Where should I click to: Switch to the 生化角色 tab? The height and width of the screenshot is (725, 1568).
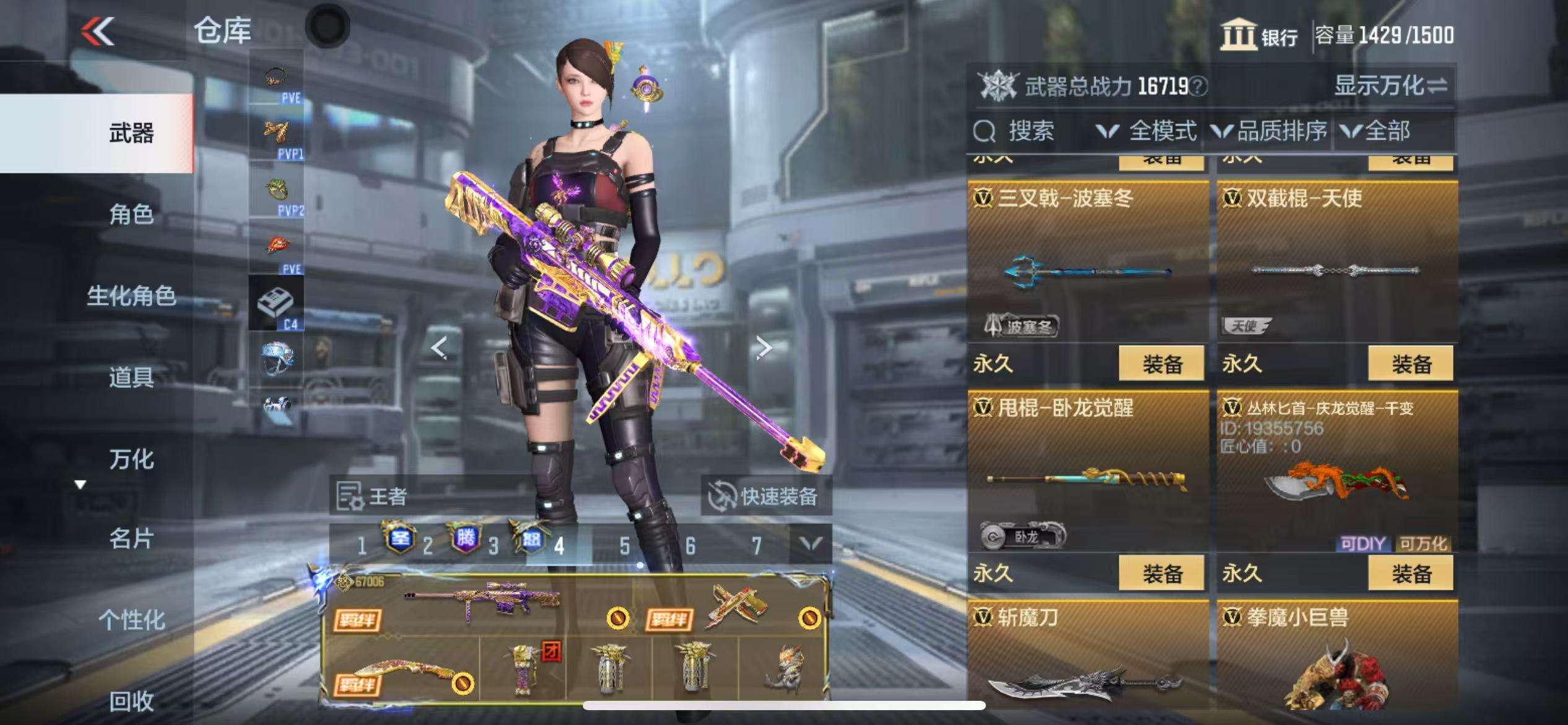131,296
